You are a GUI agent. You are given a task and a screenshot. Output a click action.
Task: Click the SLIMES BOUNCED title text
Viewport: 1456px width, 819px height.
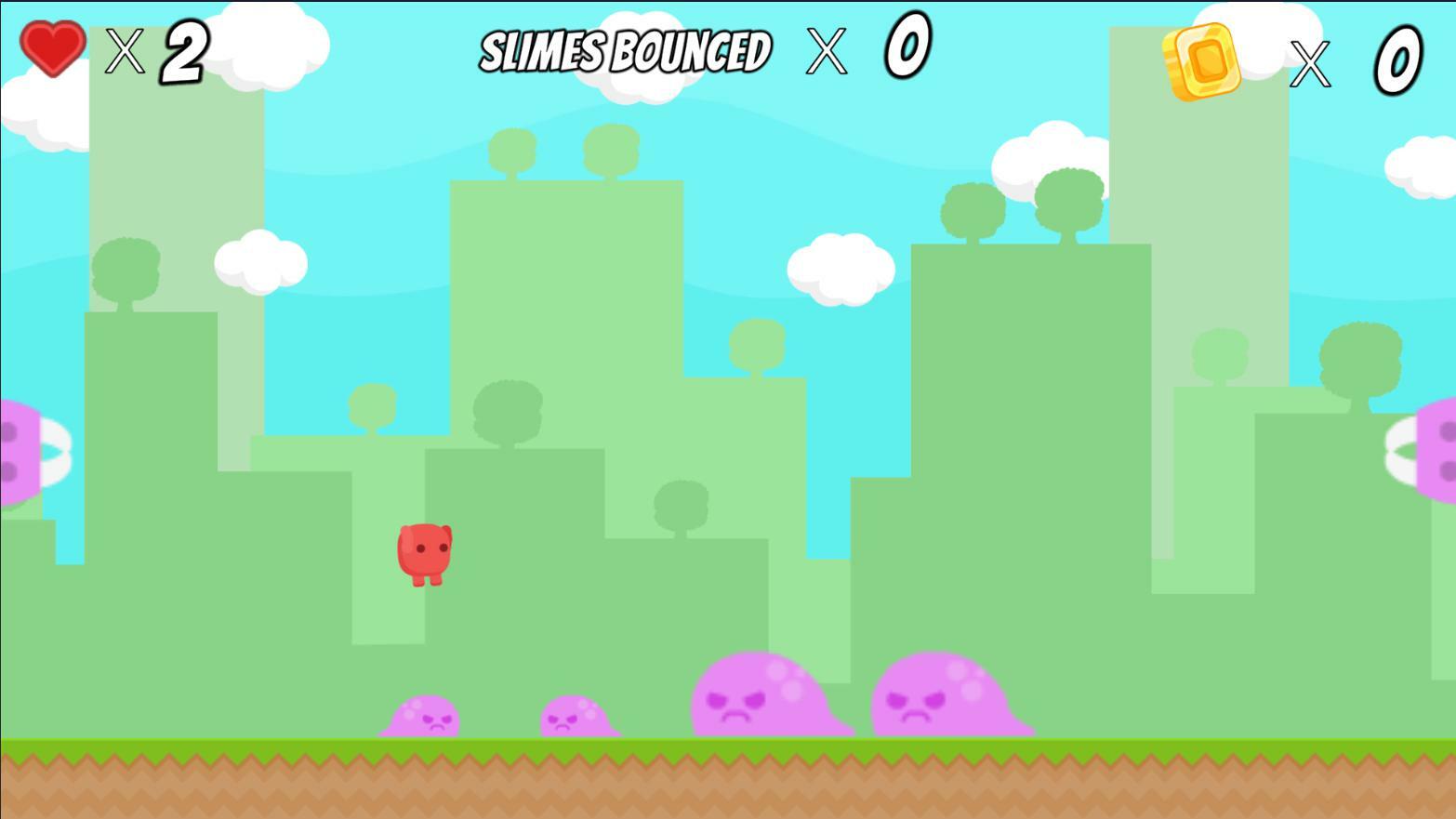pos(625,51)
